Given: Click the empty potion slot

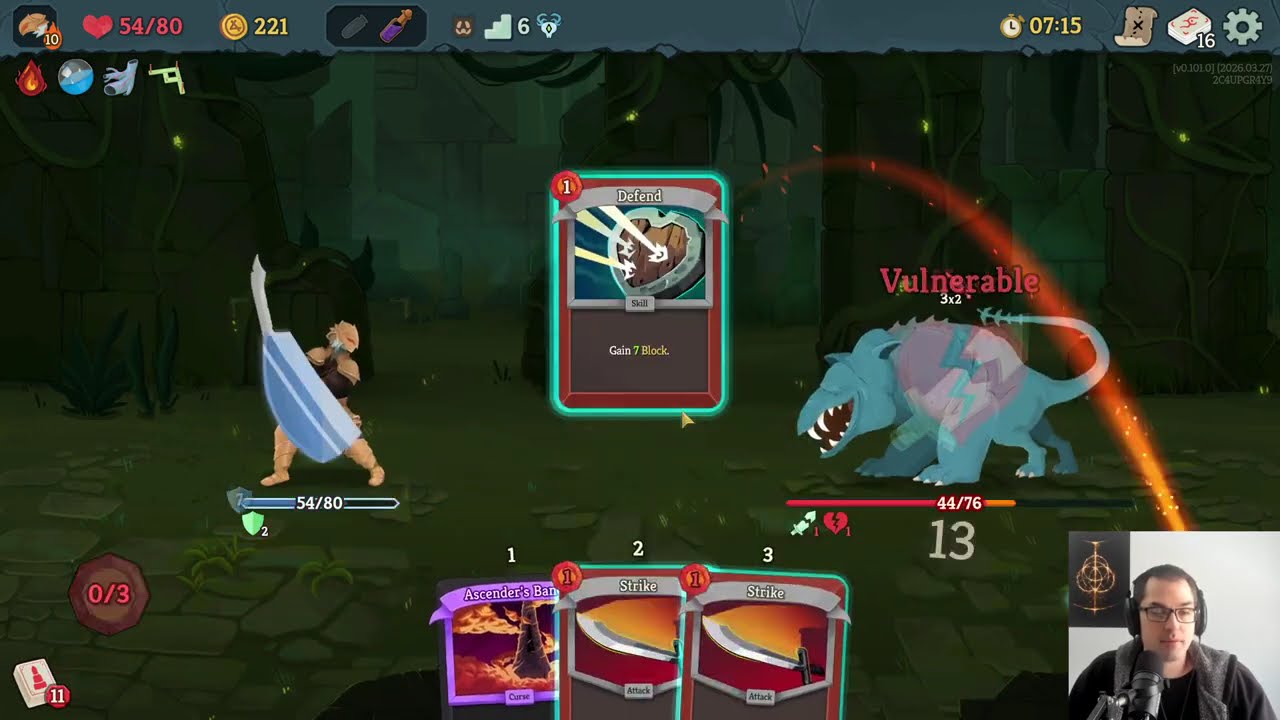Looking at the screenshot, I should coord(353,26).
